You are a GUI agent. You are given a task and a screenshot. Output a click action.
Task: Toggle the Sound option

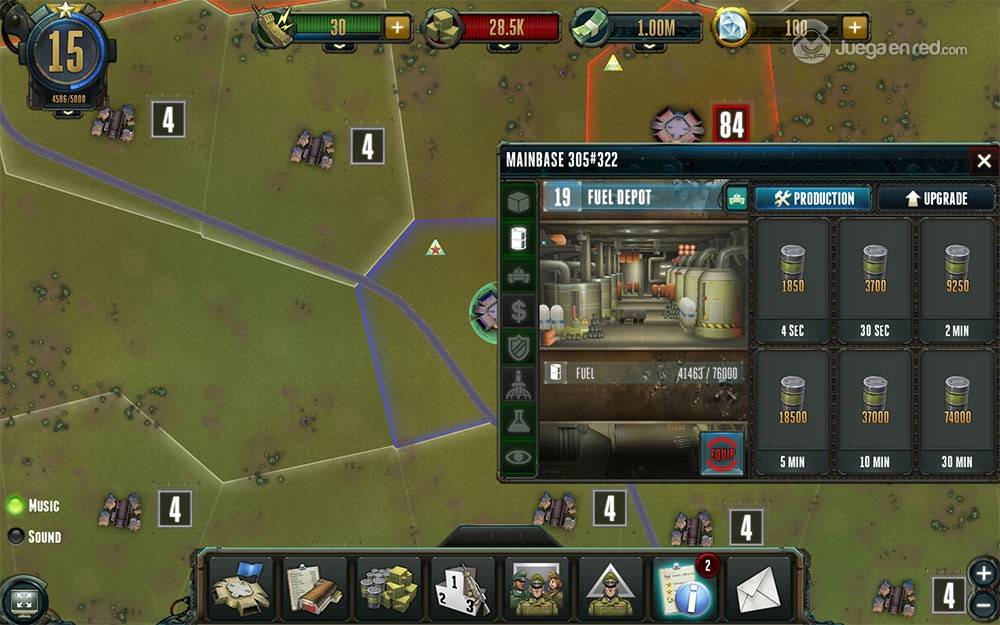pyautogui.click(x=16, y=536)
